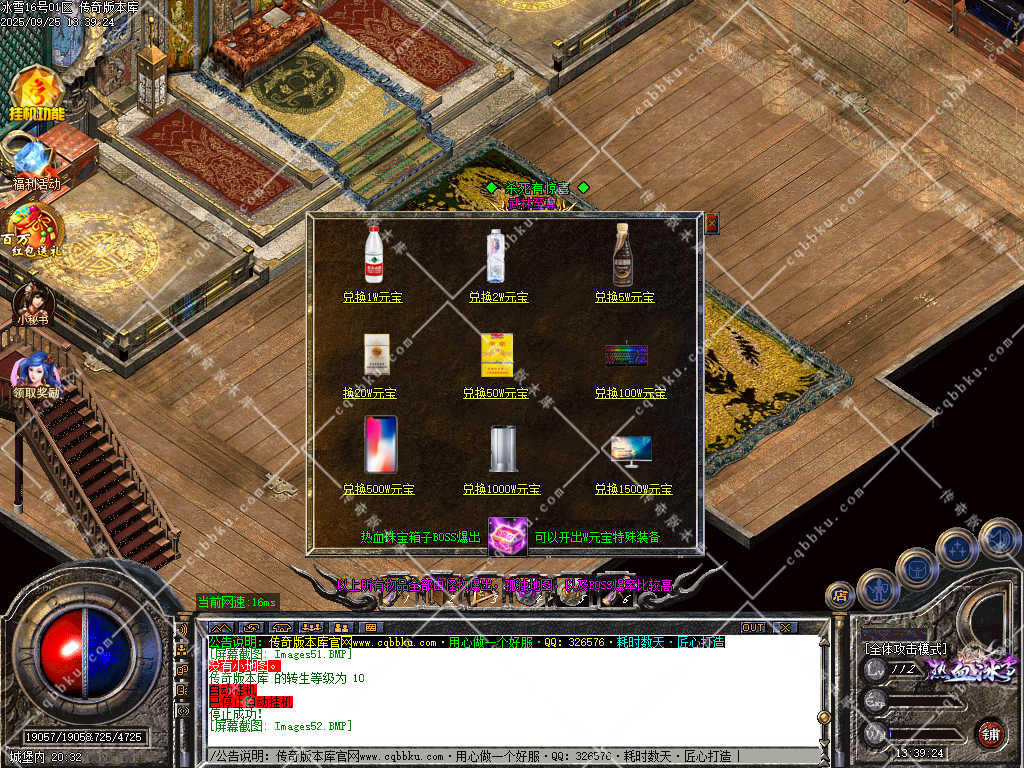Screen dimensions: 1024x768
Task: Open the small 店 store icon
Action: (x=839, y=596)
